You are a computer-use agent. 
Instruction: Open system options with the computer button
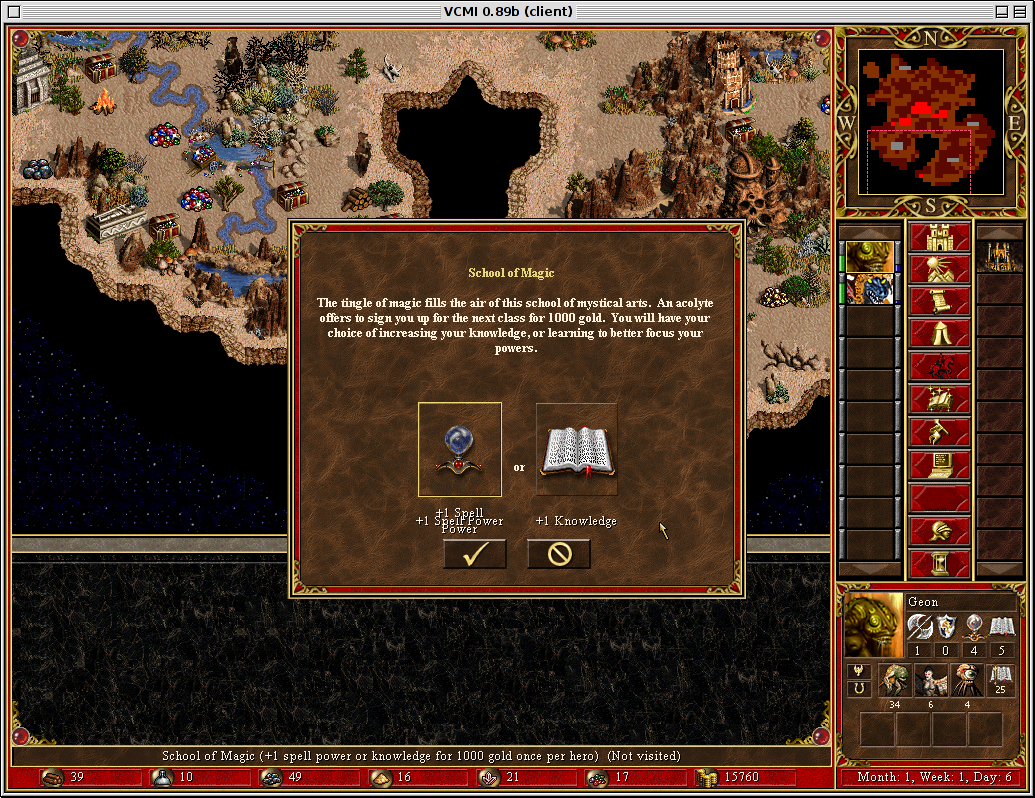(x=939, y=465)
